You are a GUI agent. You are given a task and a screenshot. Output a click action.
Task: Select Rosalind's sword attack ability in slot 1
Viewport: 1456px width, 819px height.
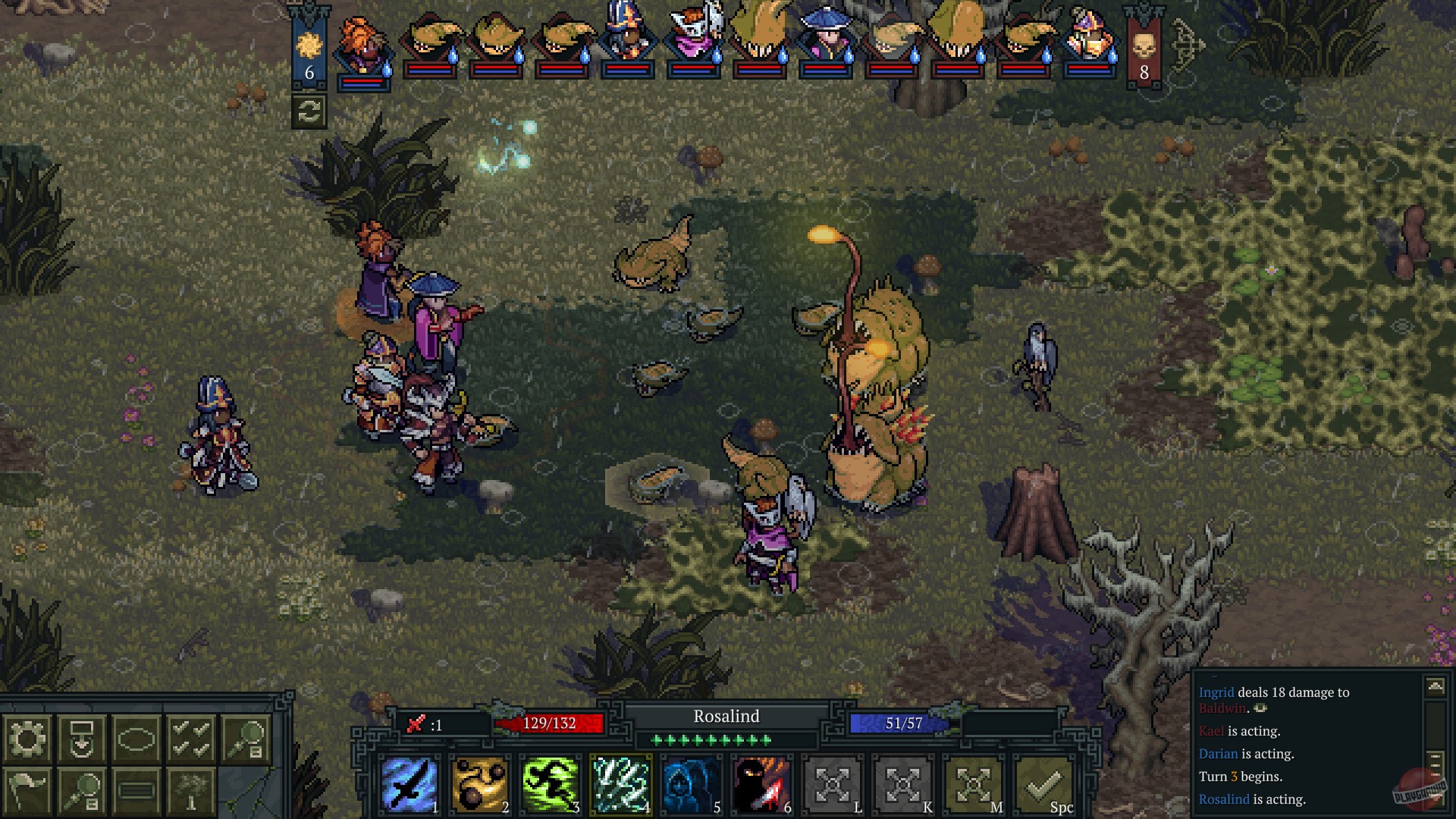coord(410,784)
